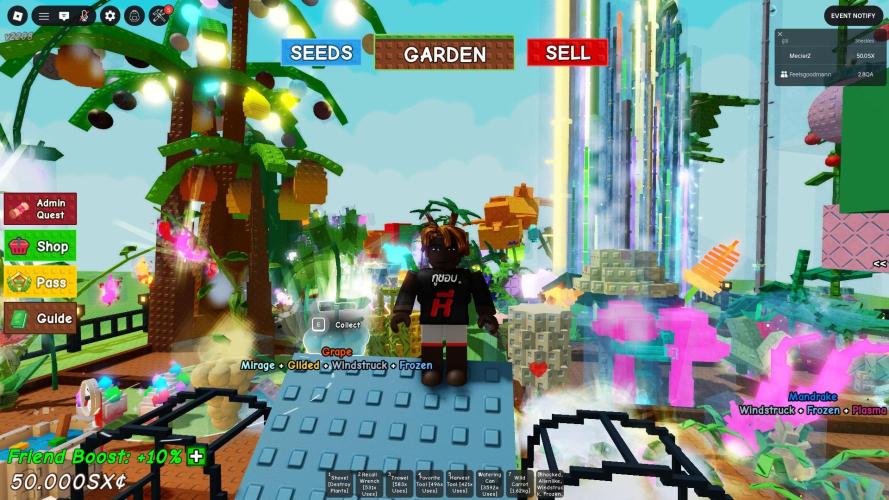Equip the Watering Can

click(490, 483)
